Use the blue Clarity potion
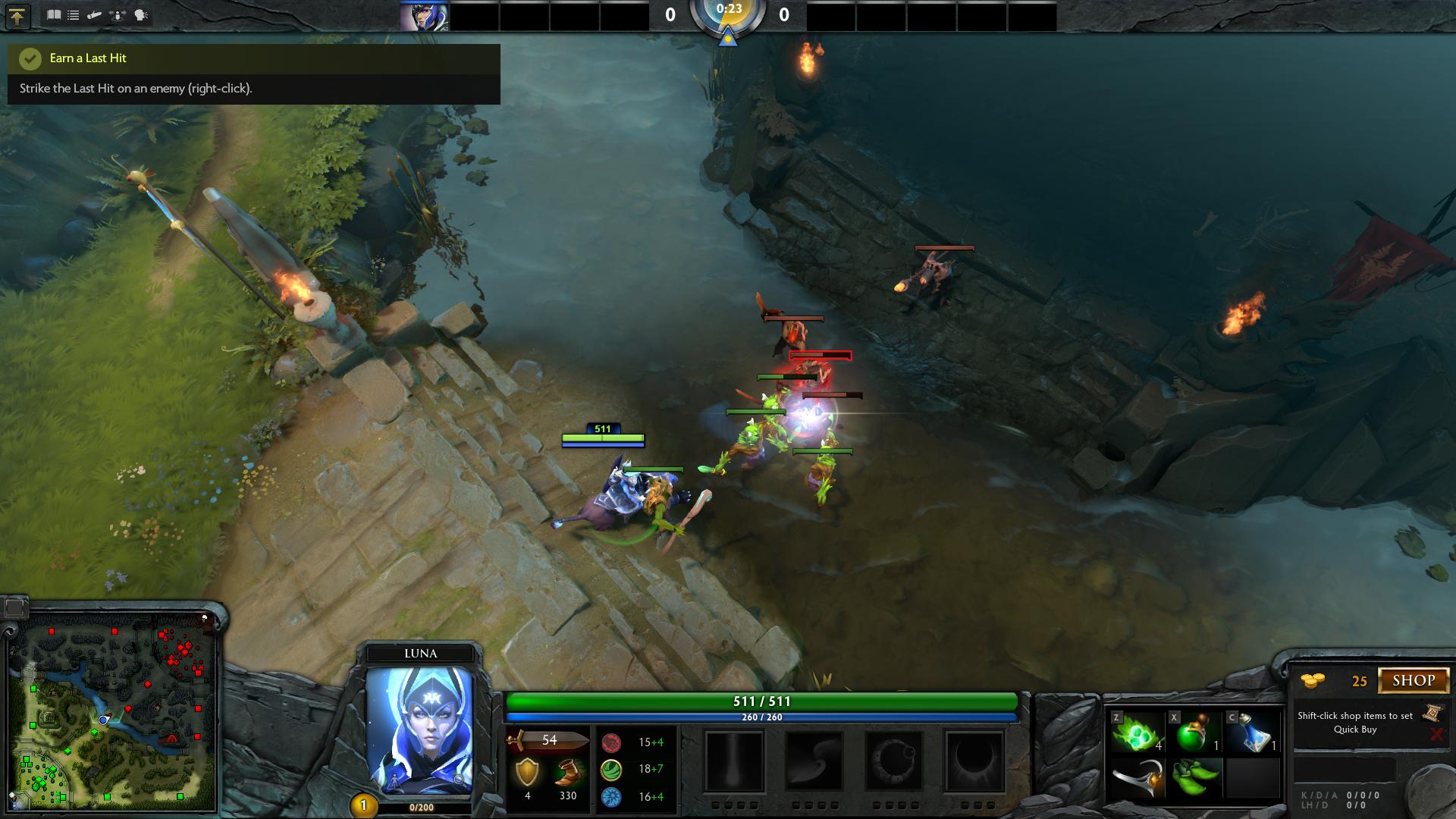The image size is (1456, 819). [1253, 733]
